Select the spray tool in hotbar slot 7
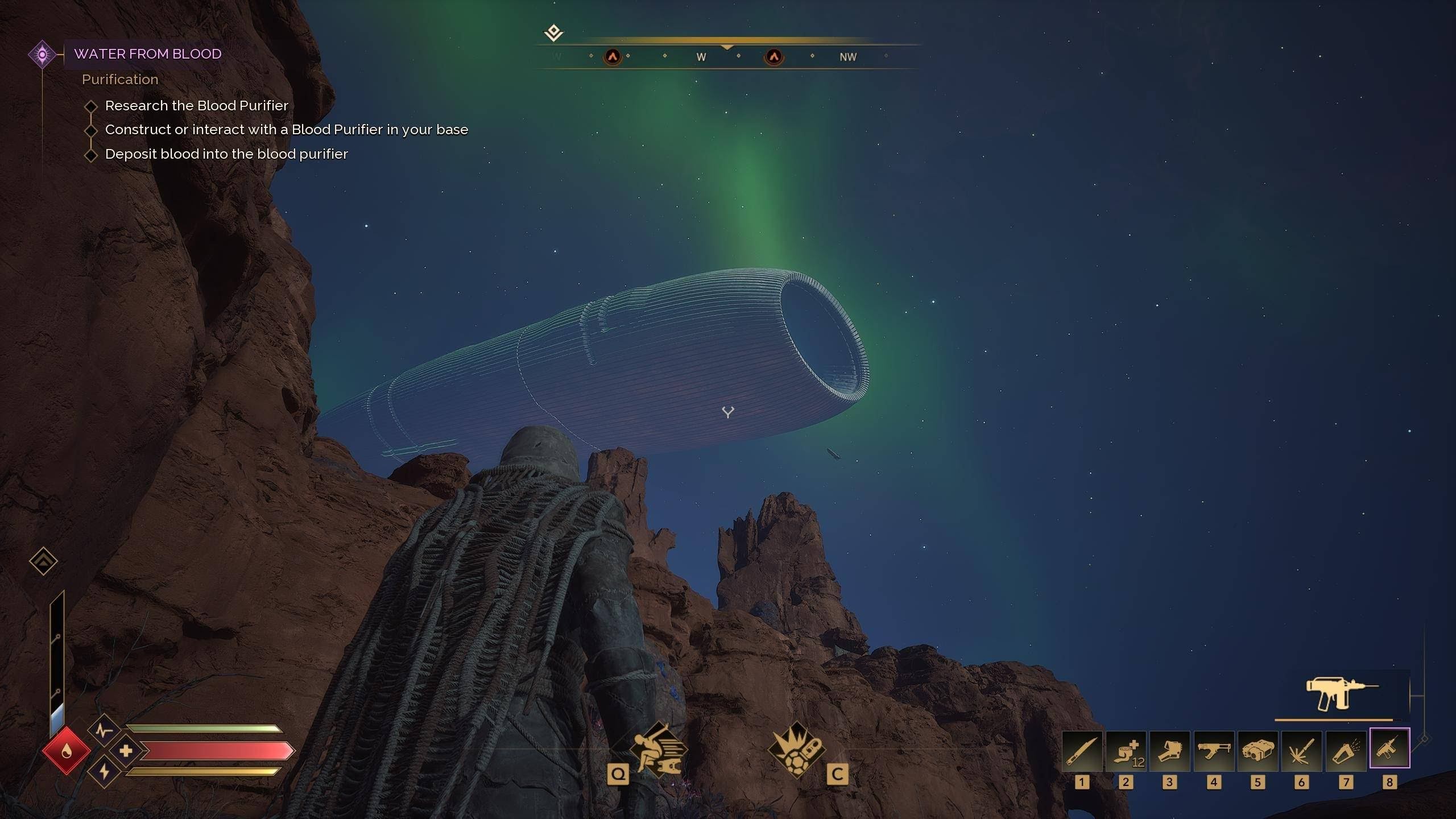Viewport: 1456px width, 819px height. point(1346,751)
